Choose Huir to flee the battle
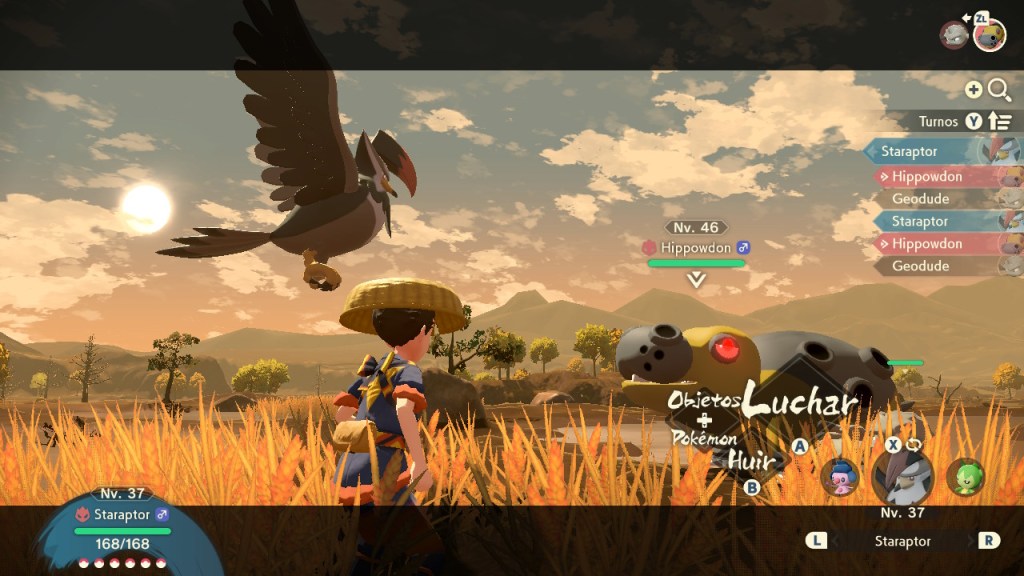 pyautogui.click(x=750, y=461)
